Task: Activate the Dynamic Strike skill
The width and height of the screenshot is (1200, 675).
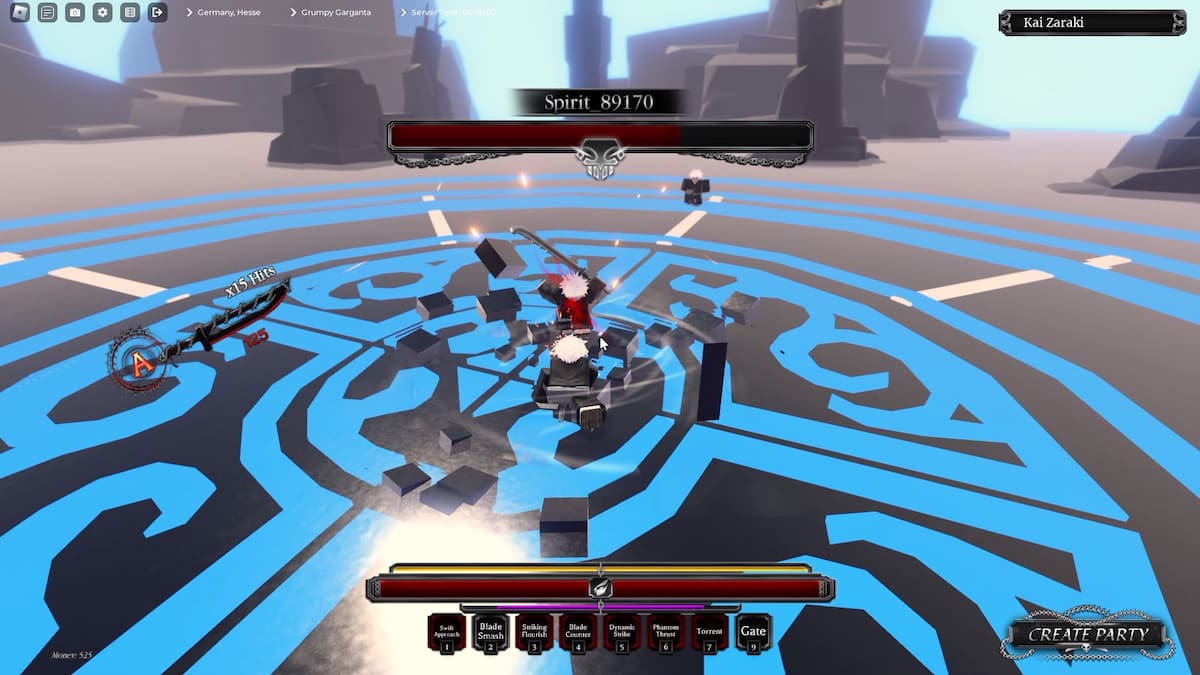Action: coord(622,632)
